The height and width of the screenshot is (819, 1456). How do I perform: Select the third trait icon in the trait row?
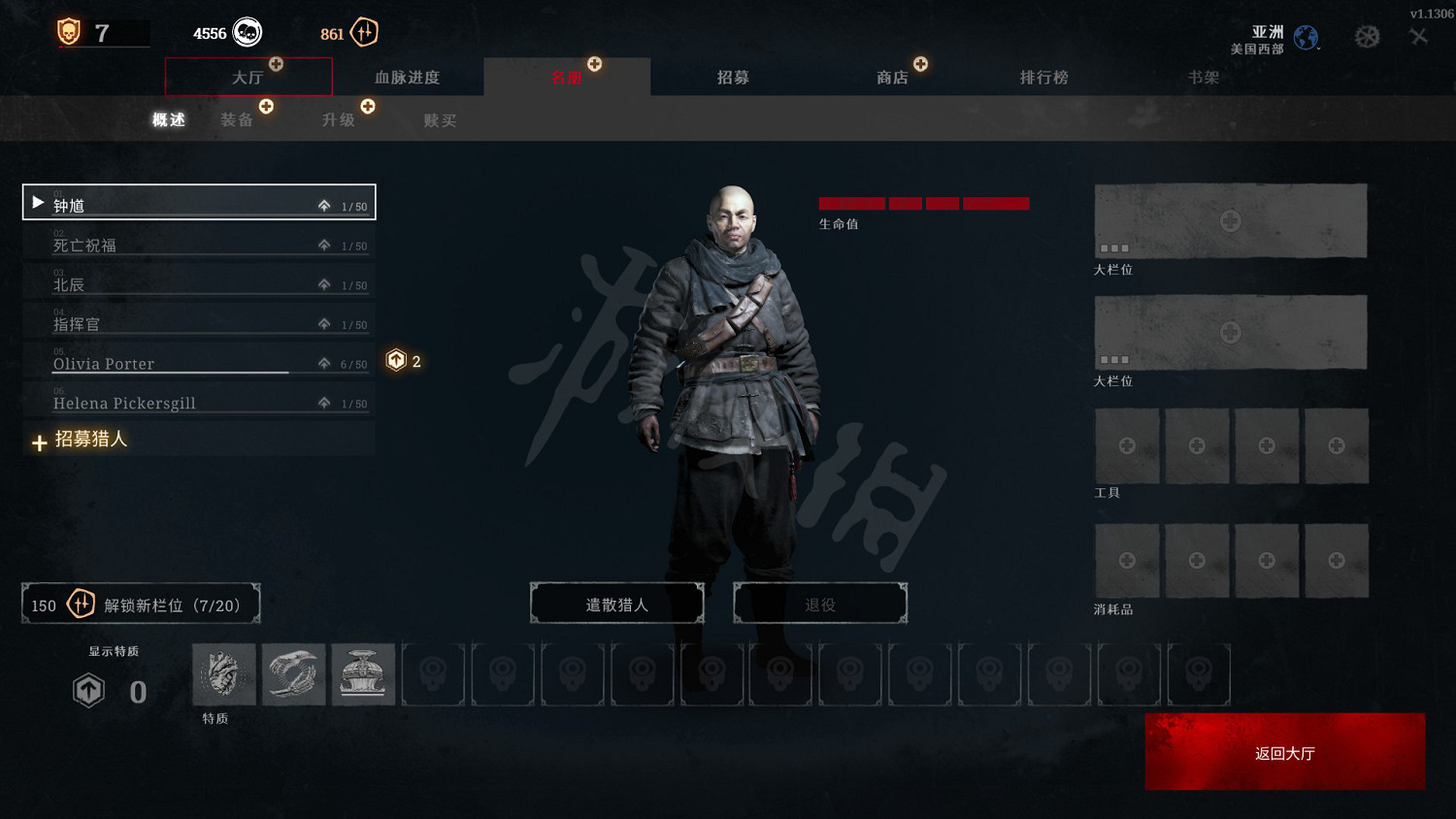[x=363, y=673]
